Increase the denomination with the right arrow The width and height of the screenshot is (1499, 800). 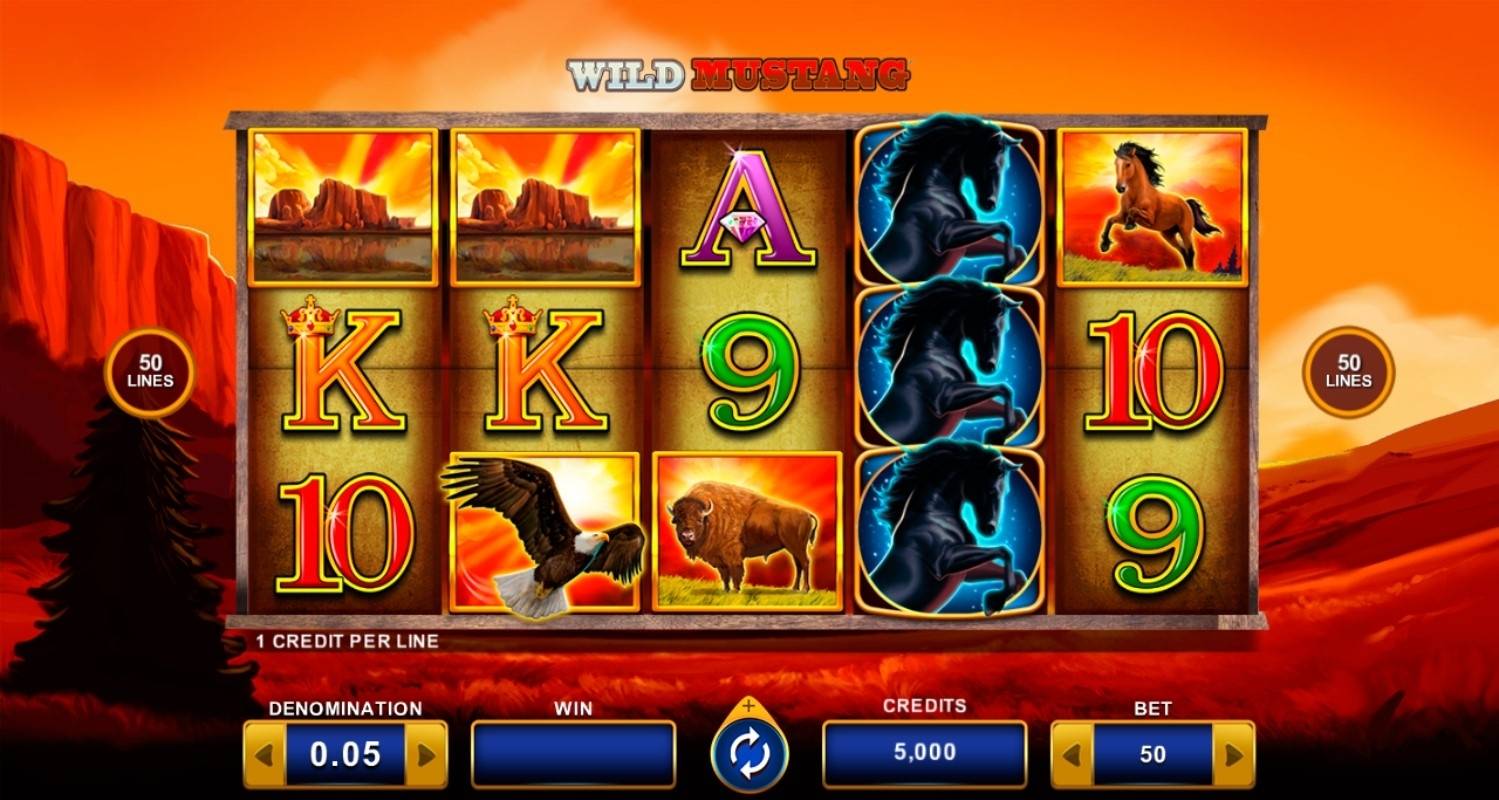pyautogui.click(x=426, y=755)
